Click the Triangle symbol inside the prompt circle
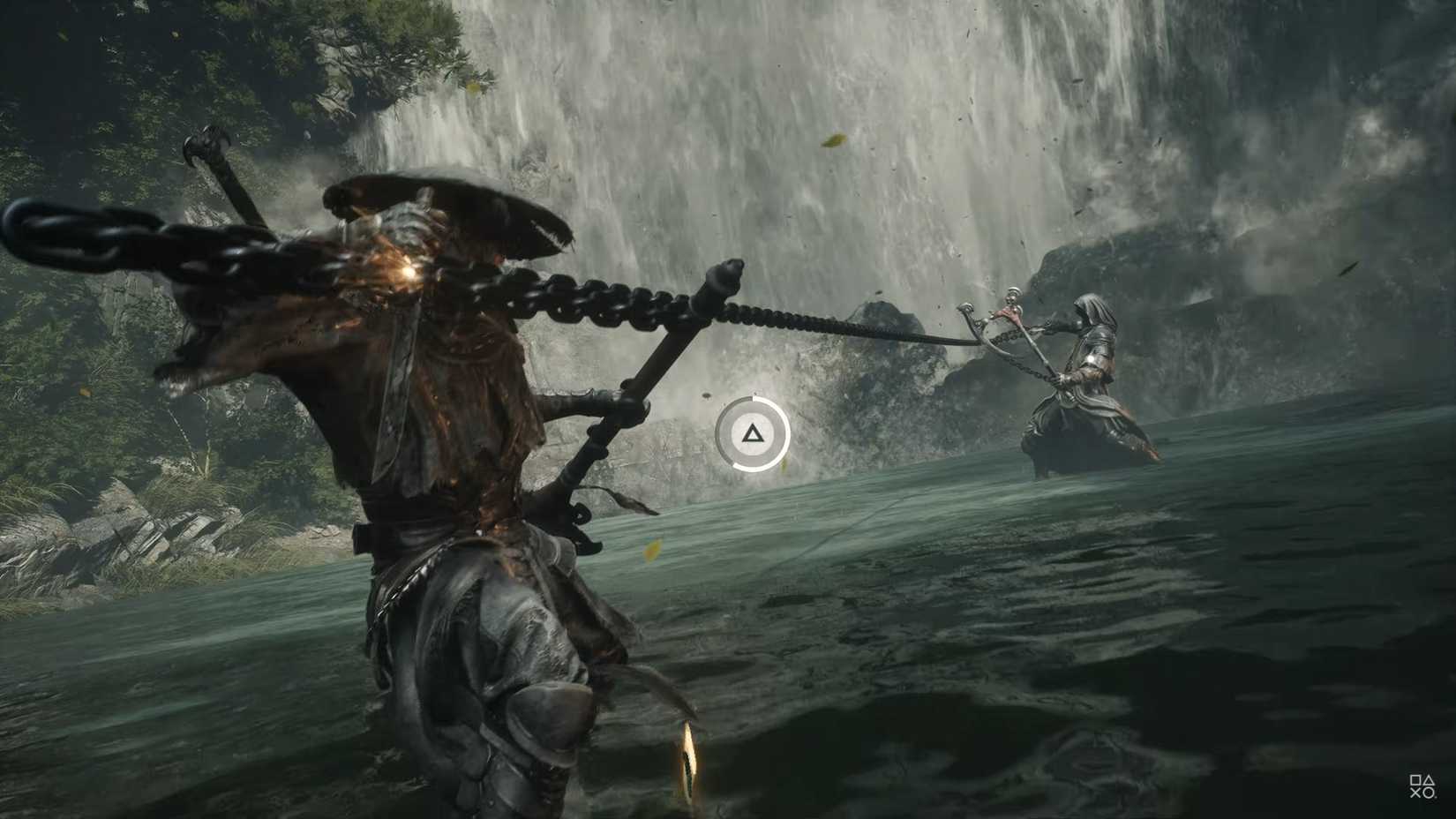Viewport: 1456px width, 819px height. (753, 434)
